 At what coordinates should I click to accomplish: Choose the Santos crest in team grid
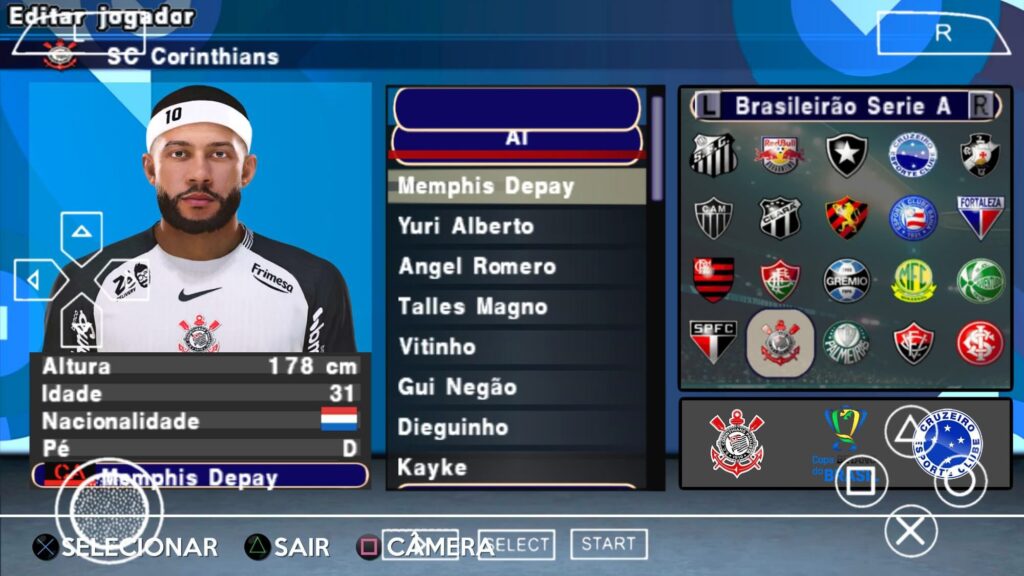(714, 156)
